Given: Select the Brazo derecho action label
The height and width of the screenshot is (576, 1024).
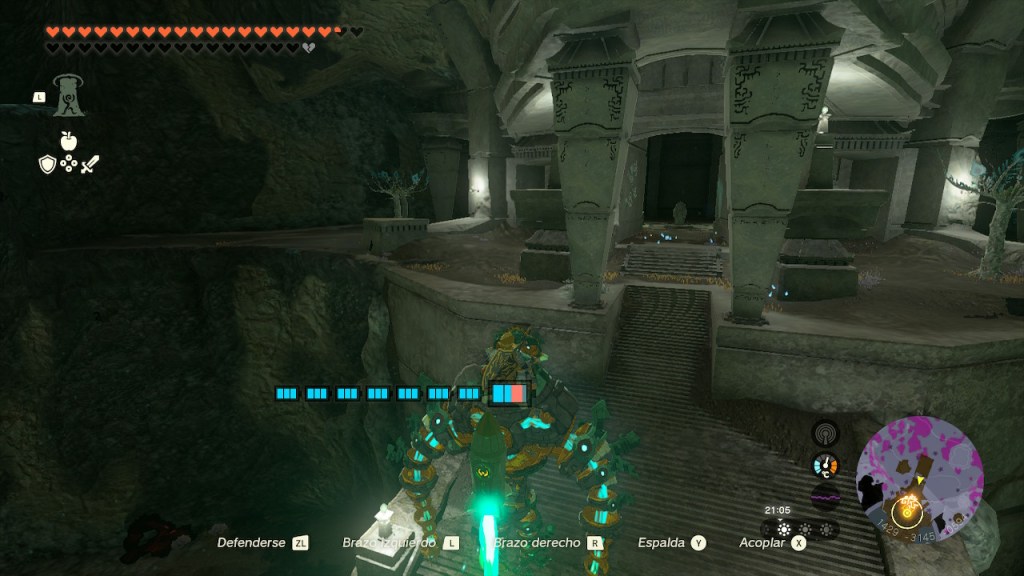Looking at the screenshot, I should pyautogui.click(x=537, y=543).
